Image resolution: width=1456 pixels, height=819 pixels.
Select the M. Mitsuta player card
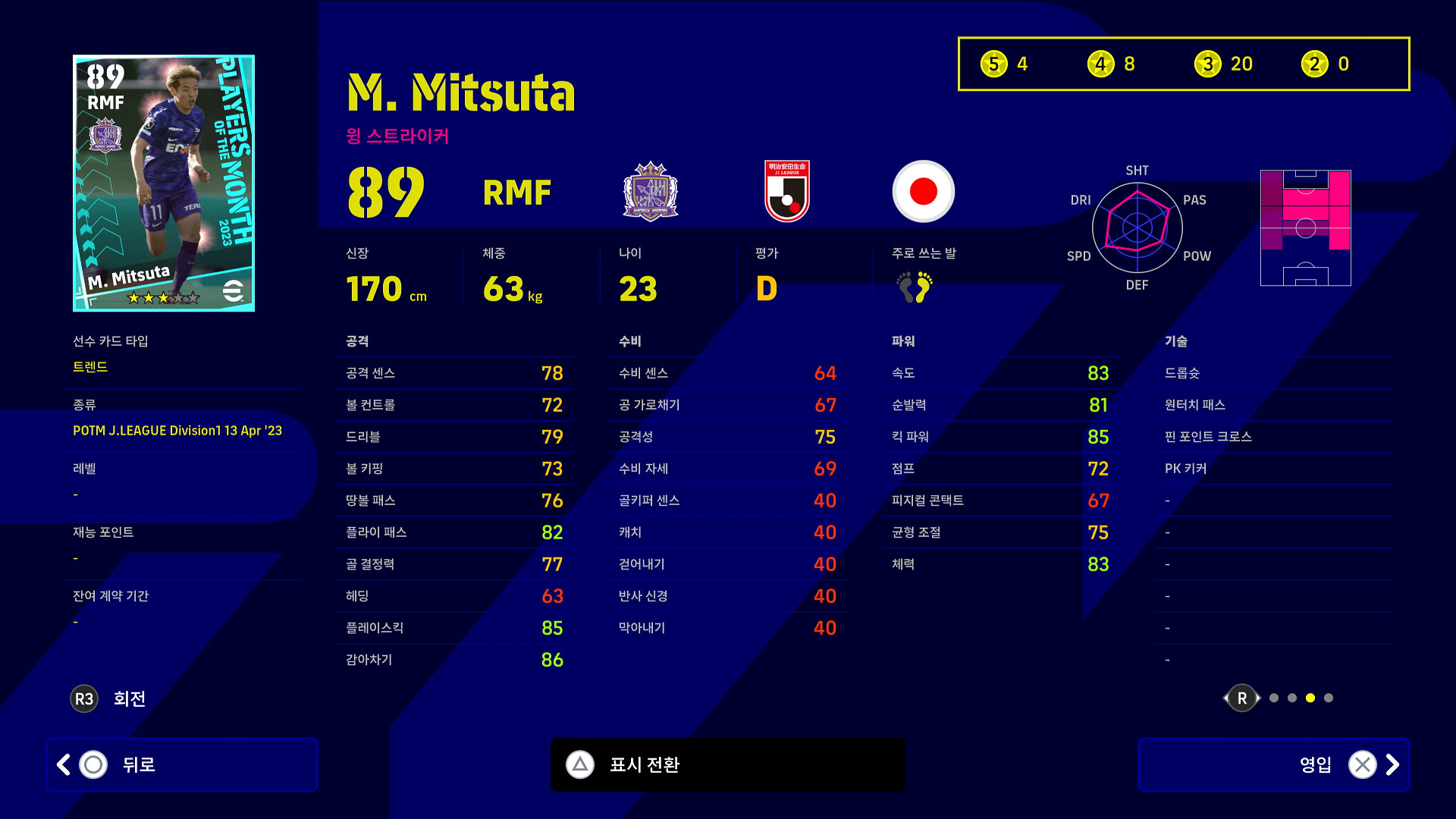(x=164, y=183)
